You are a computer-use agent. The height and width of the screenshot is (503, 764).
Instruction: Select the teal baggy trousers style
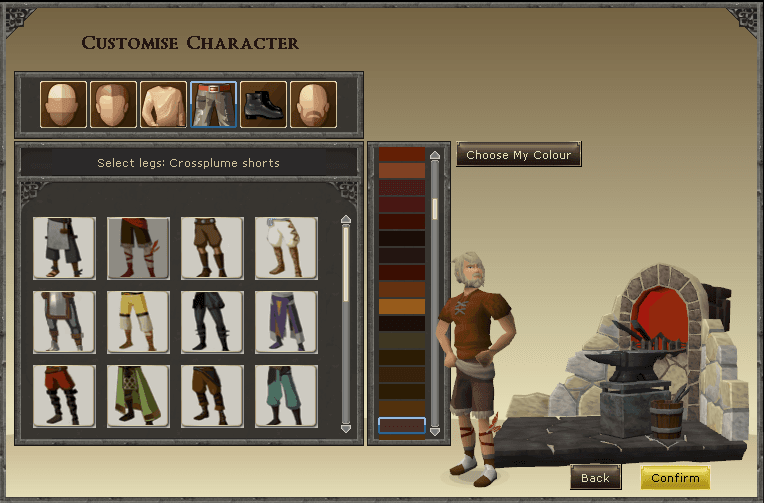point(286,396)
